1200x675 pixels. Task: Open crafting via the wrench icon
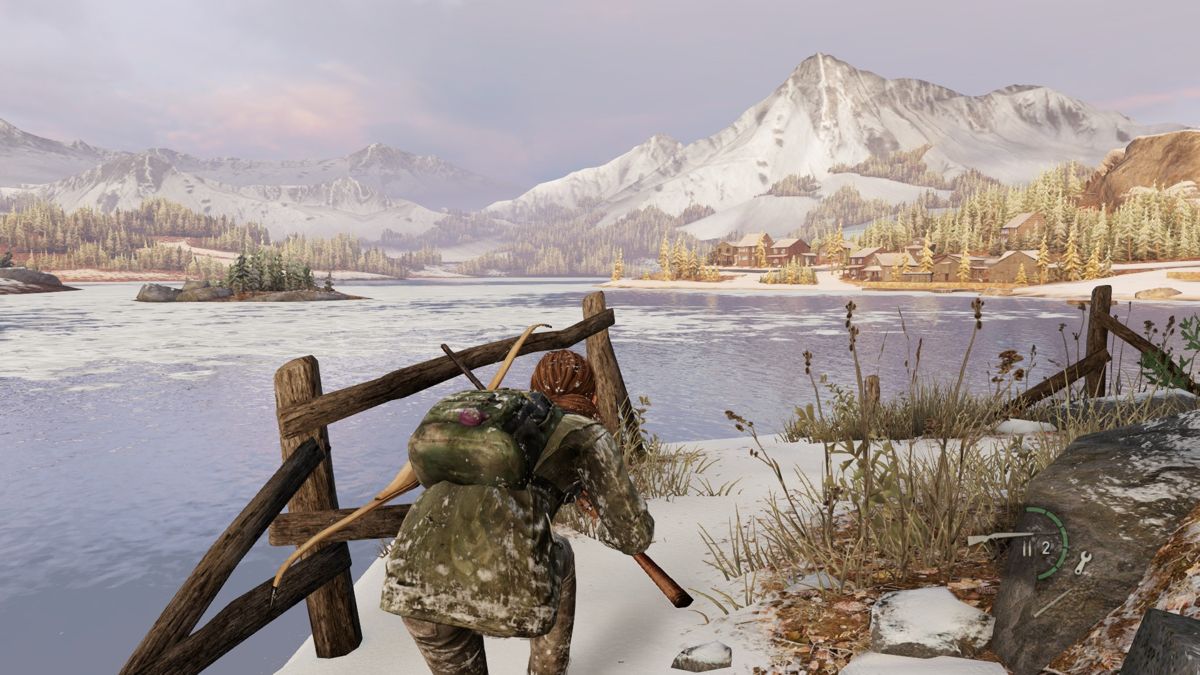(x=1083, y=562)
